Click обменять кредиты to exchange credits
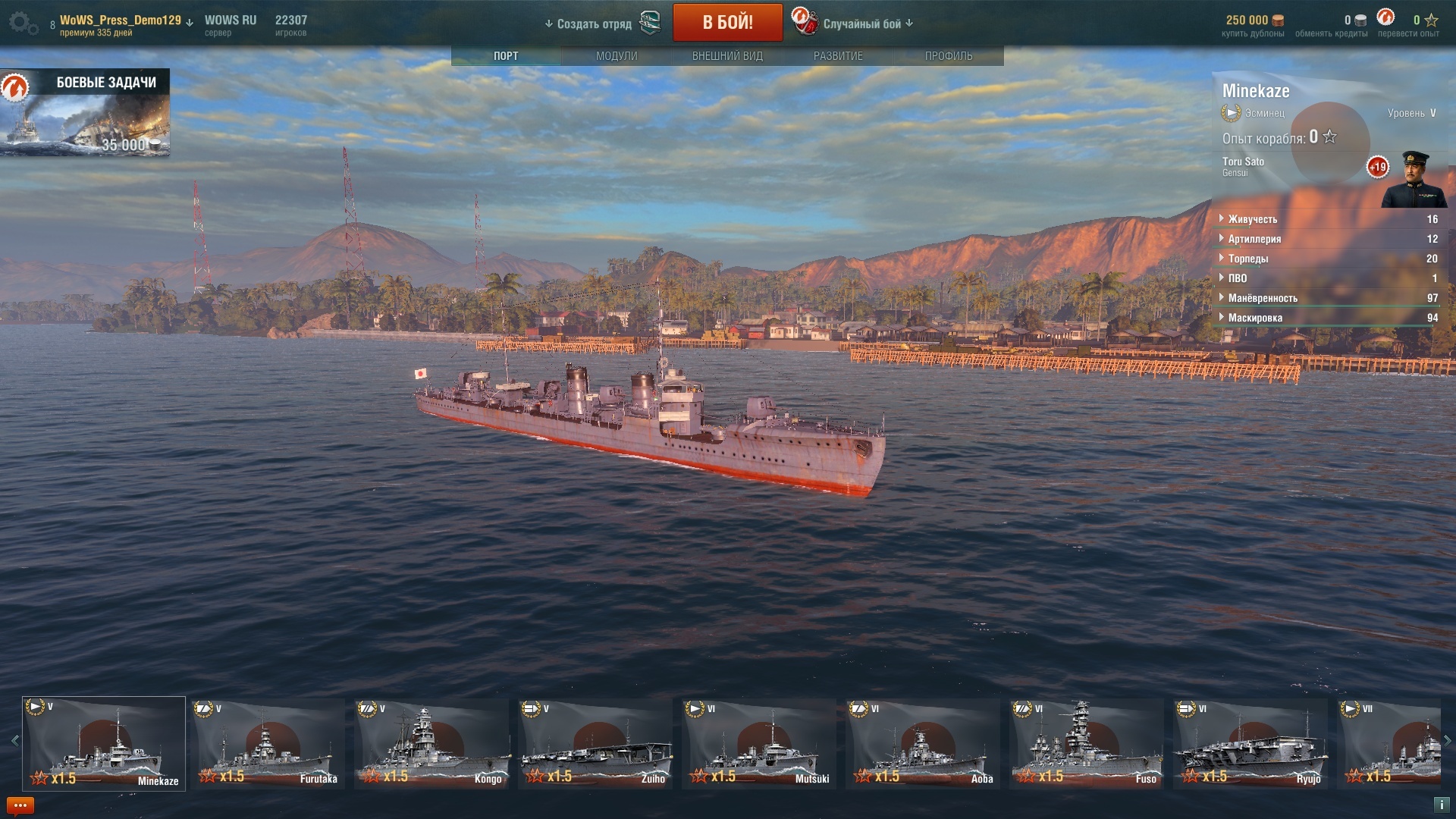 click(1331, 26)
